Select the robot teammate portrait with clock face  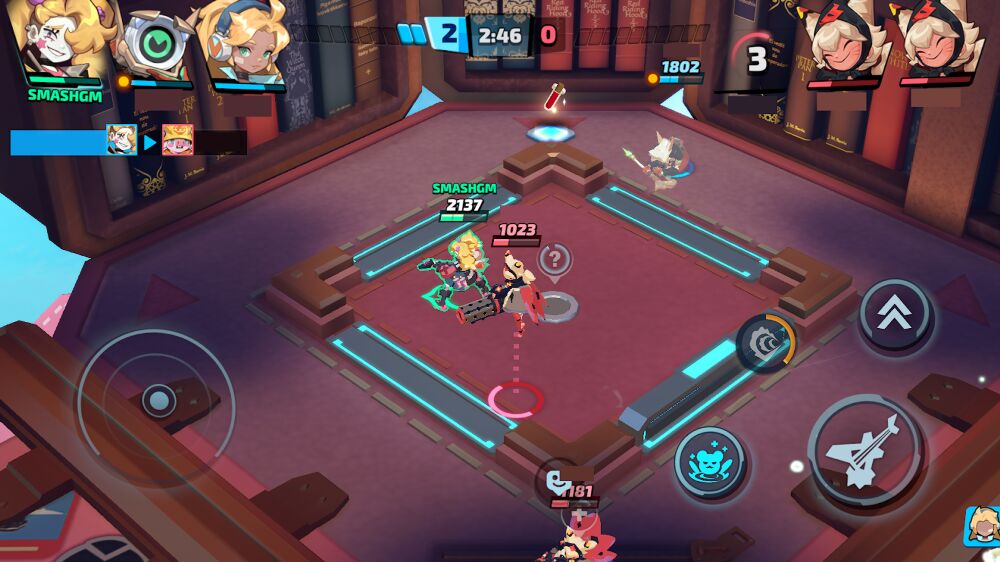pos(154,43)
